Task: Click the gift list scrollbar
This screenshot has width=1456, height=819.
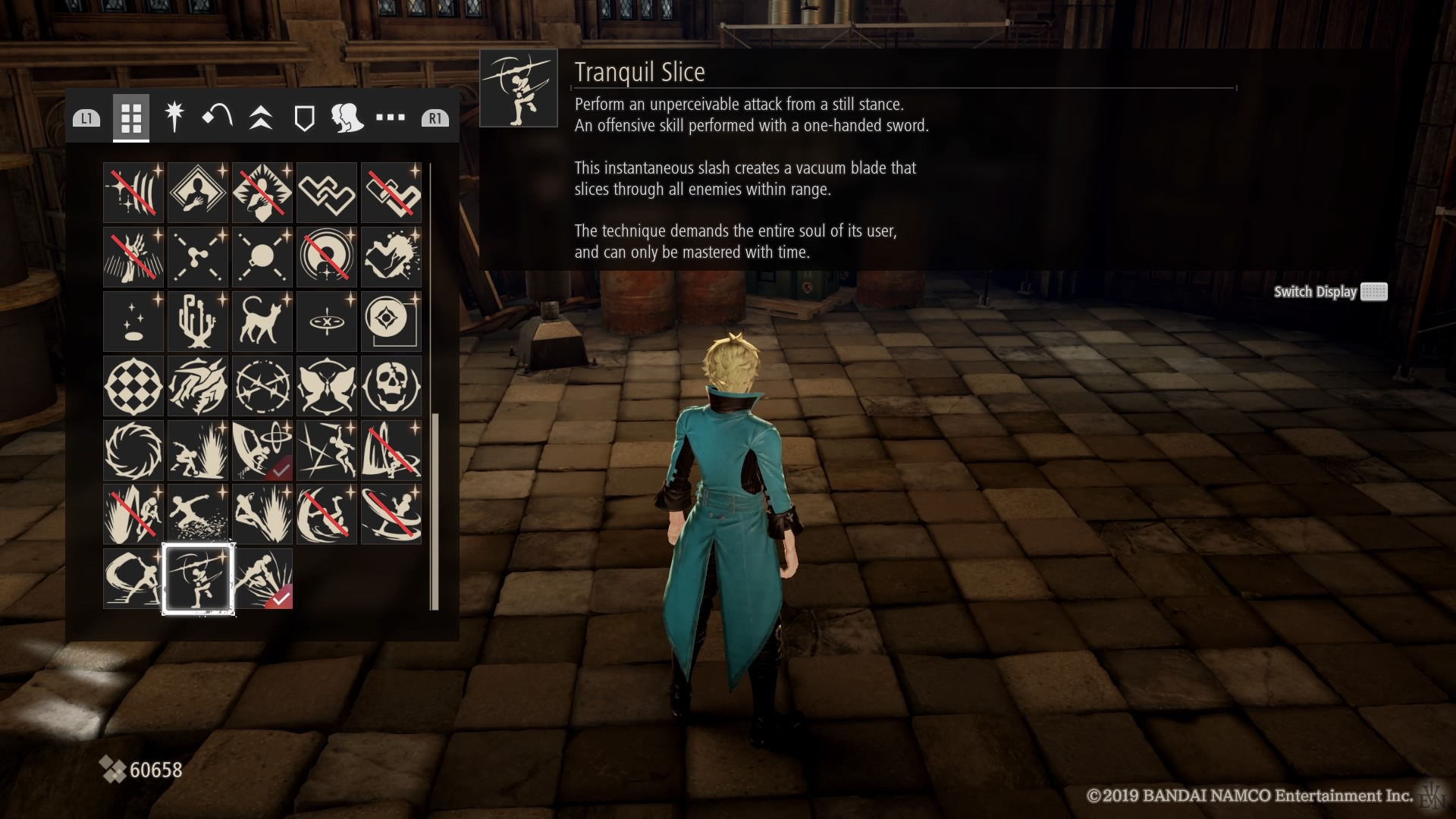Action: [435, 510]
